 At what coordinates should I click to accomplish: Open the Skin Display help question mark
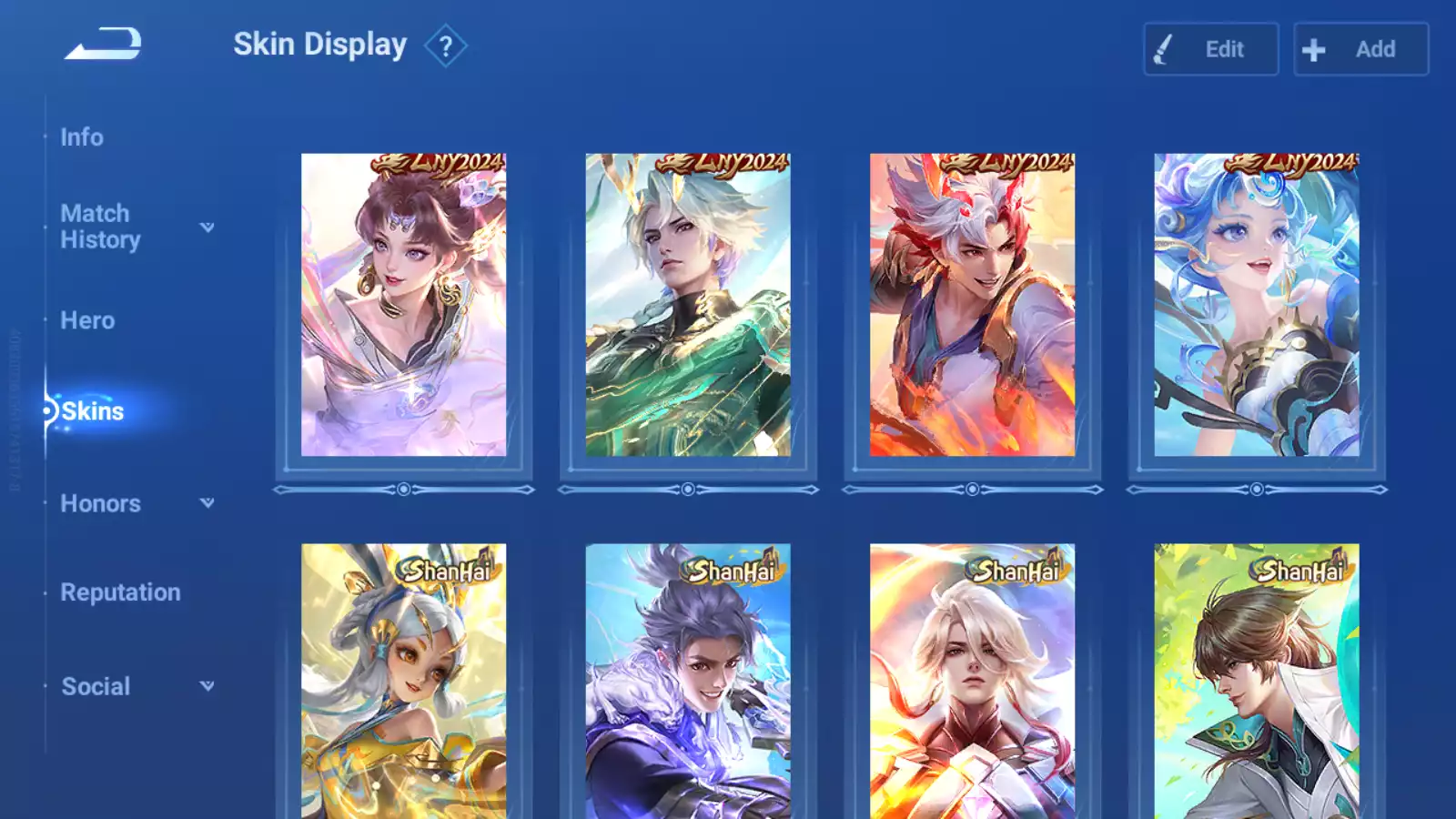pos(445,46)
